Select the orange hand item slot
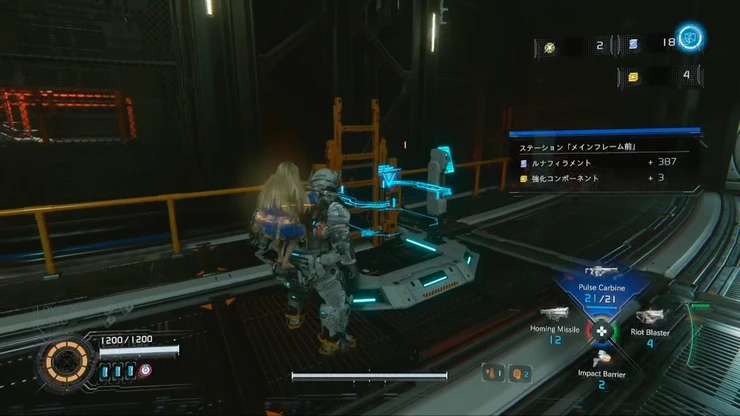The image size is (740, 416). 492,373
